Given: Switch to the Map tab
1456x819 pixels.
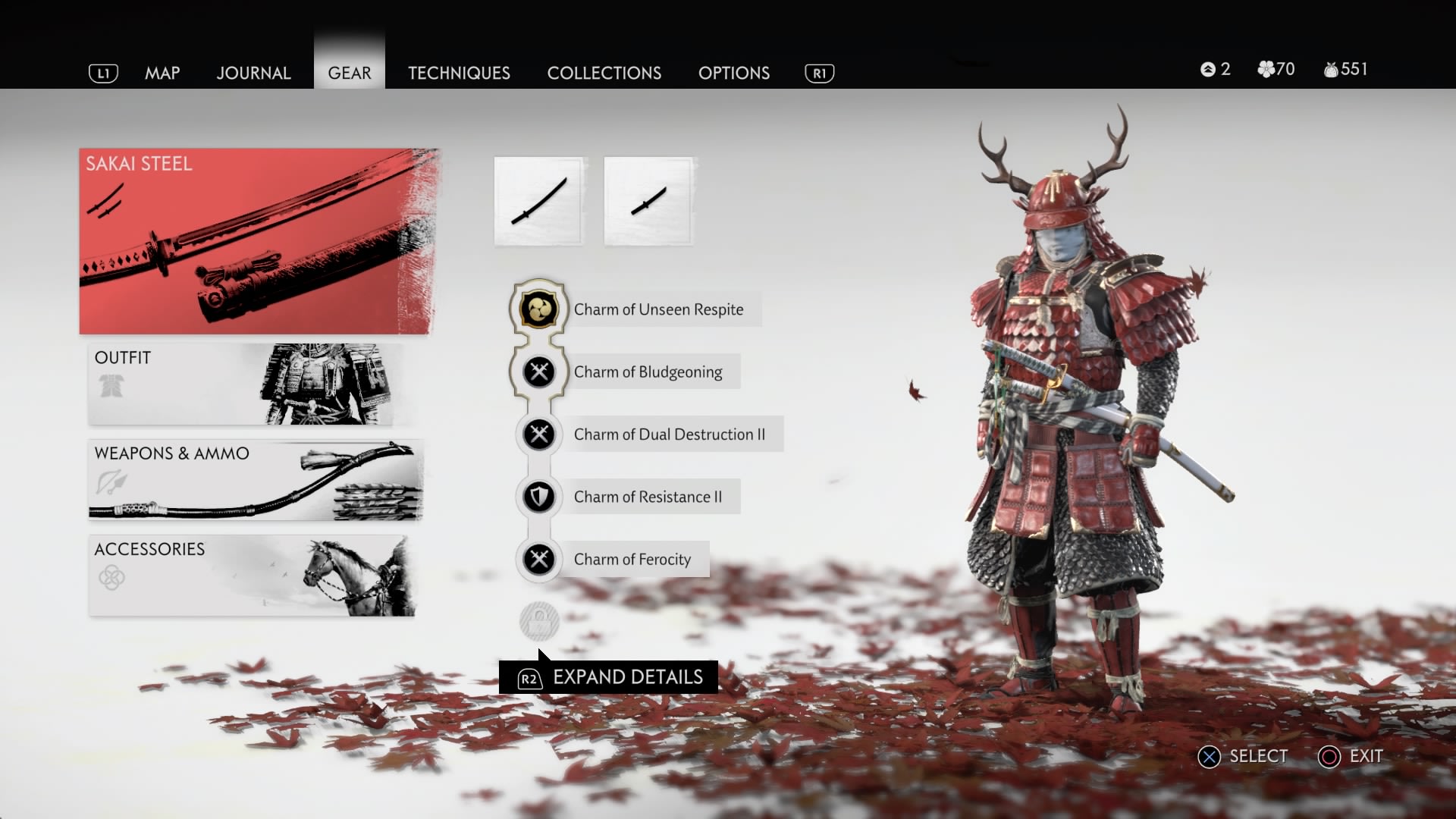Looking at the screenshot, I should coord(162,73).
